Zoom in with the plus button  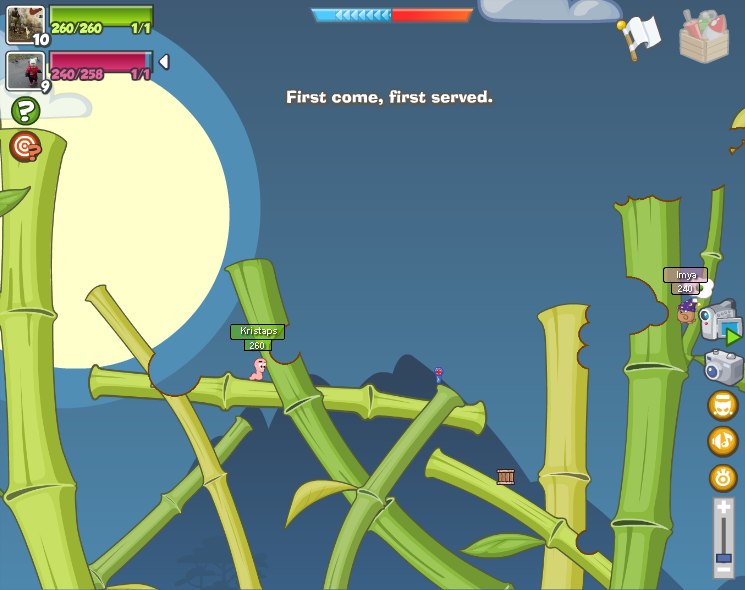pyautogui.click(x=723, y=509)
